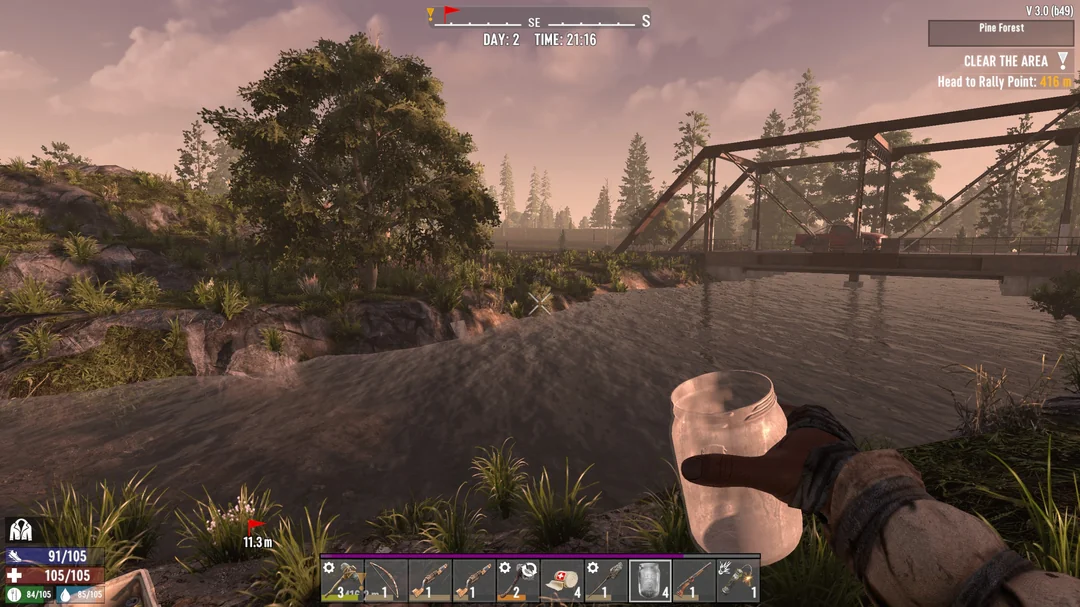Click the jacket status icon
The image size is (1080, 607).
20,530
